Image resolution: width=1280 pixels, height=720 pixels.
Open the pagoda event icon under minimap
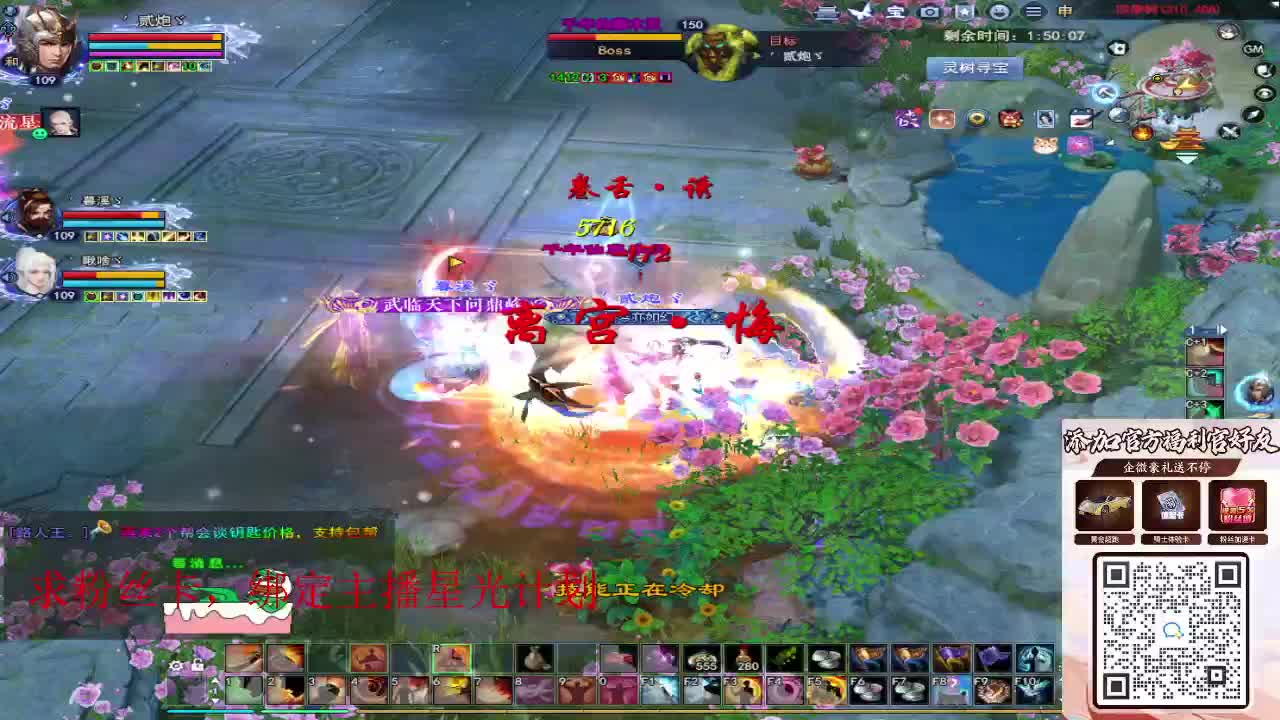point(1183,140)
